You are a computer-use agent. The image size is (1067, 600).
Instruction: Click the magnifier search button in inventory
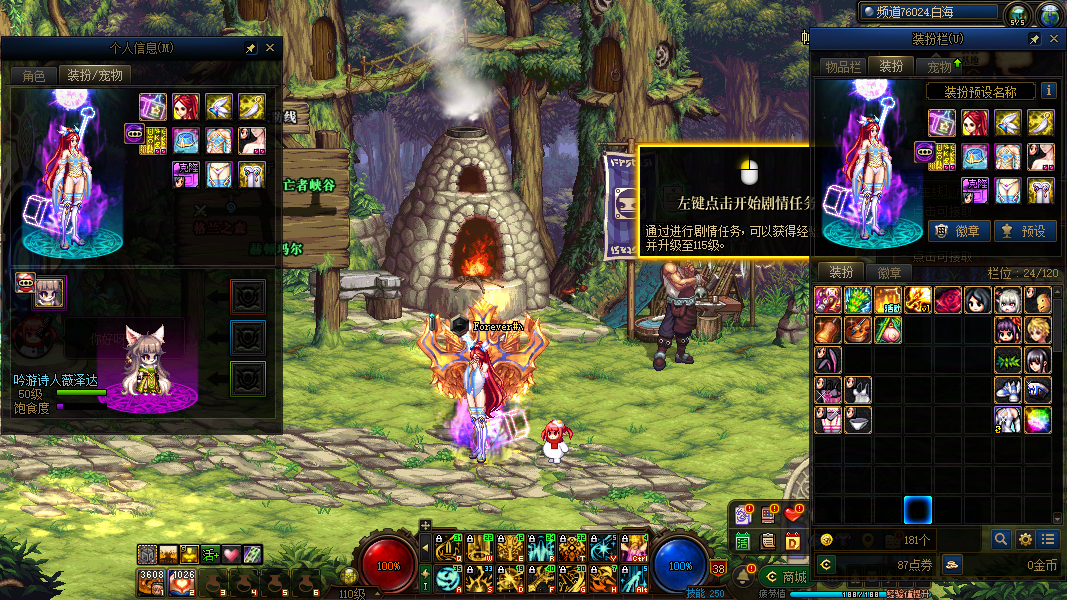(x=1001, y=539)
